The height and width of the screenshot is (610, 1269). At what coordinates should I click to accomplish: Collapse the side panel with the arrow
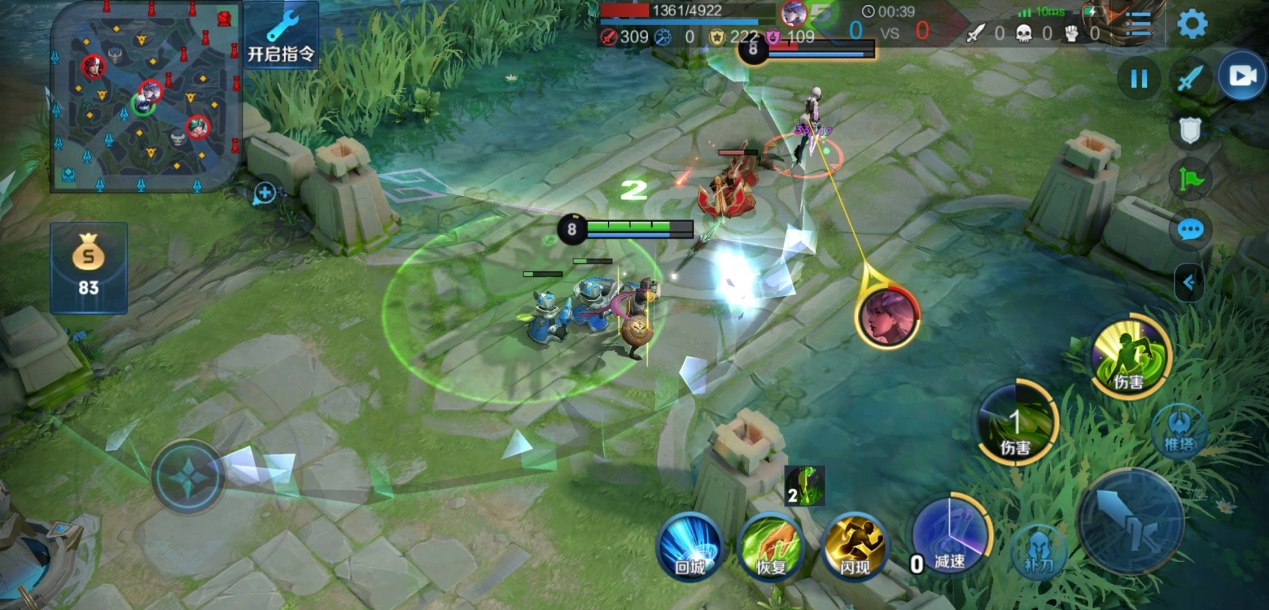(1188, 282)
